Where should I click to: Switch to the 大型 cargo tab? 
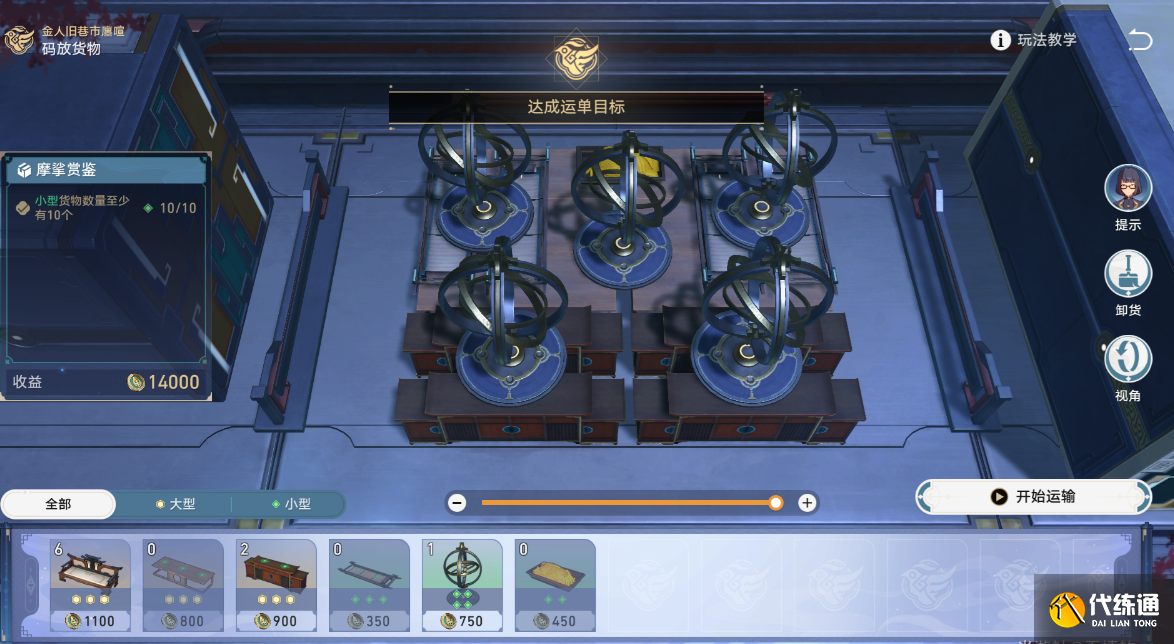tap(174, 504)
